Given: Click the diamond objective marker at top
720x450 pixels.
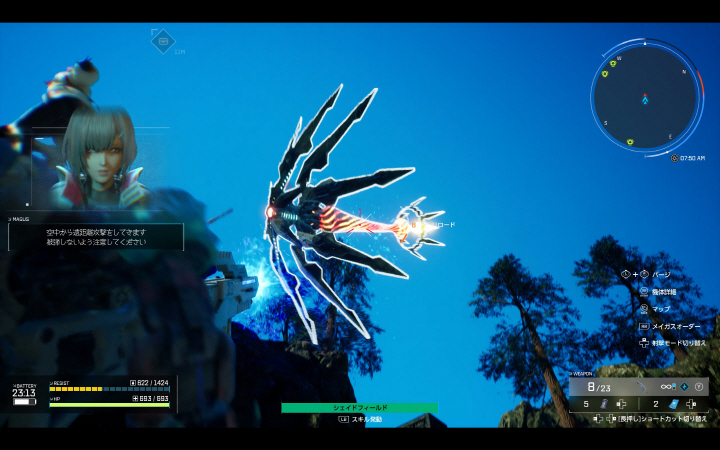Looking at the screenshot, I should [163, 41].
